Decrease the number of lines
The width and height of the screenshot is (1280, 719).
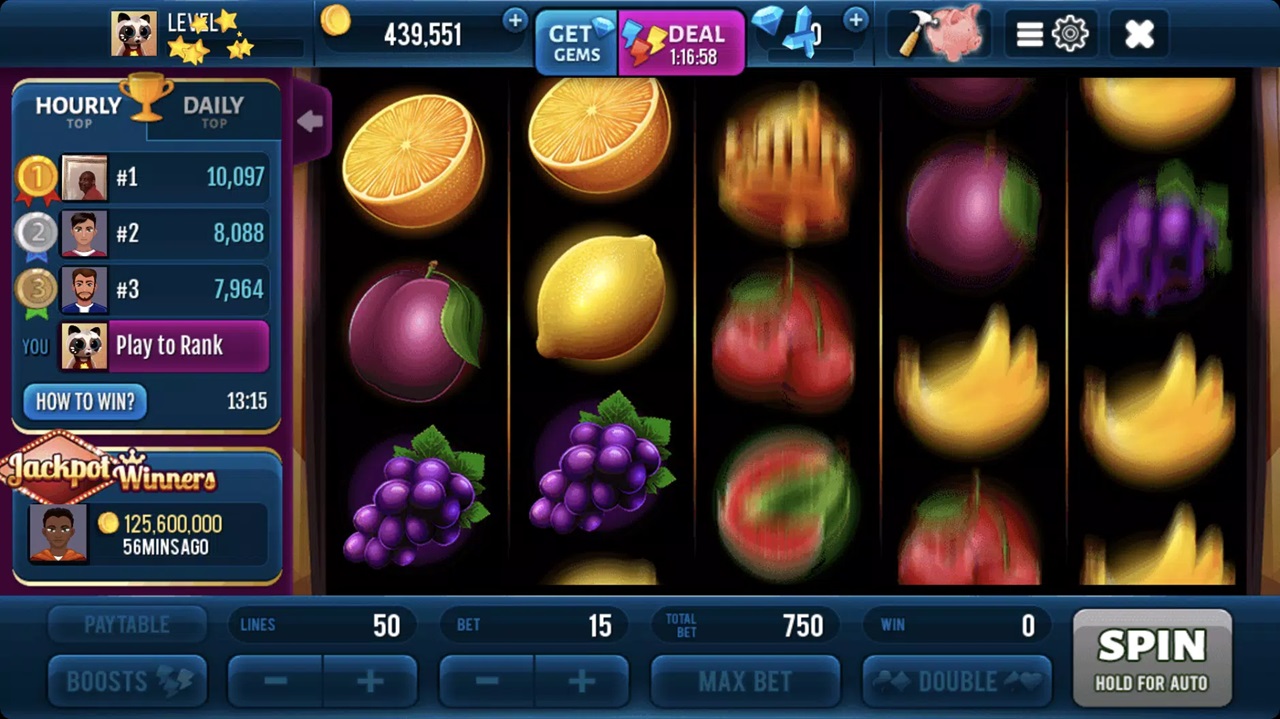[276, 682]
